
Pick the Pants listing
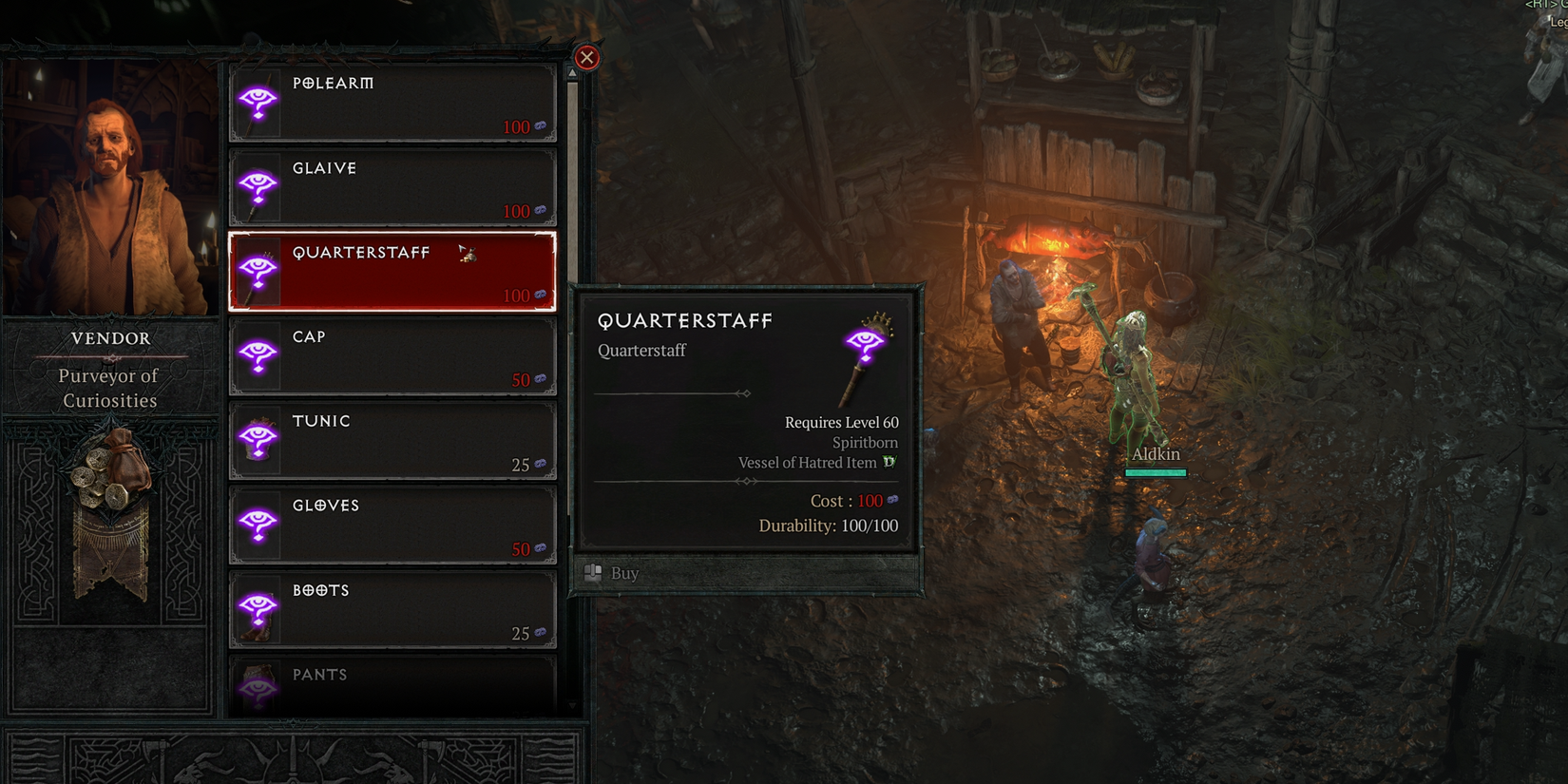[x=392, y=684]
